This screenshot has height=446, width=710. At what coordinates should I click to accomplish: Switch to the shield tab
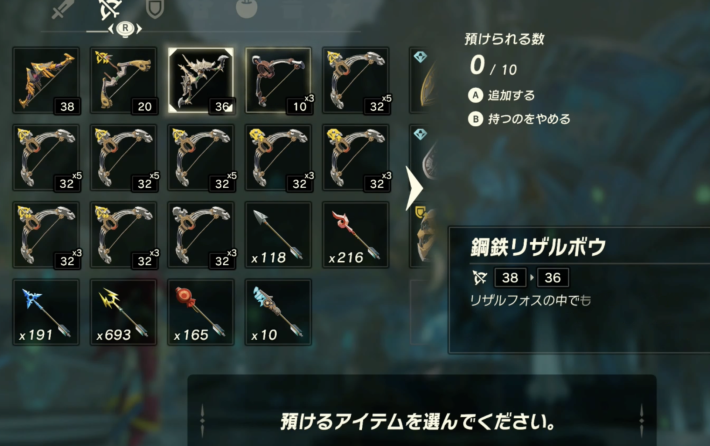[156, 9]
